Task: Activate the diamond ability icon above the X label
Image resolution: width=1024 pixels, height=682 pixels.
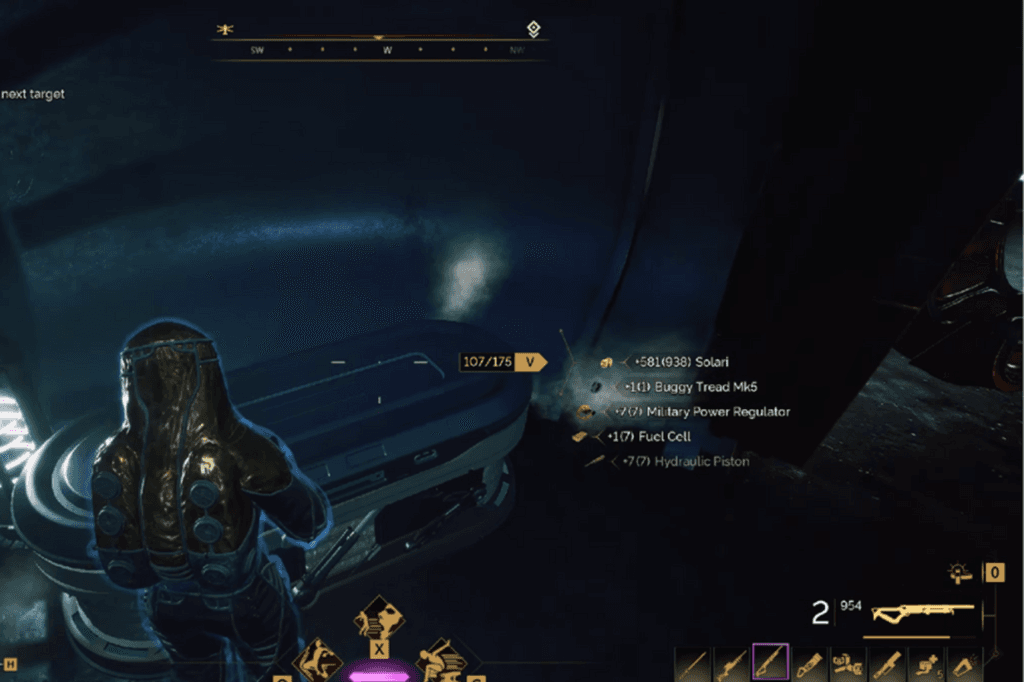Action: coord(379,616)
